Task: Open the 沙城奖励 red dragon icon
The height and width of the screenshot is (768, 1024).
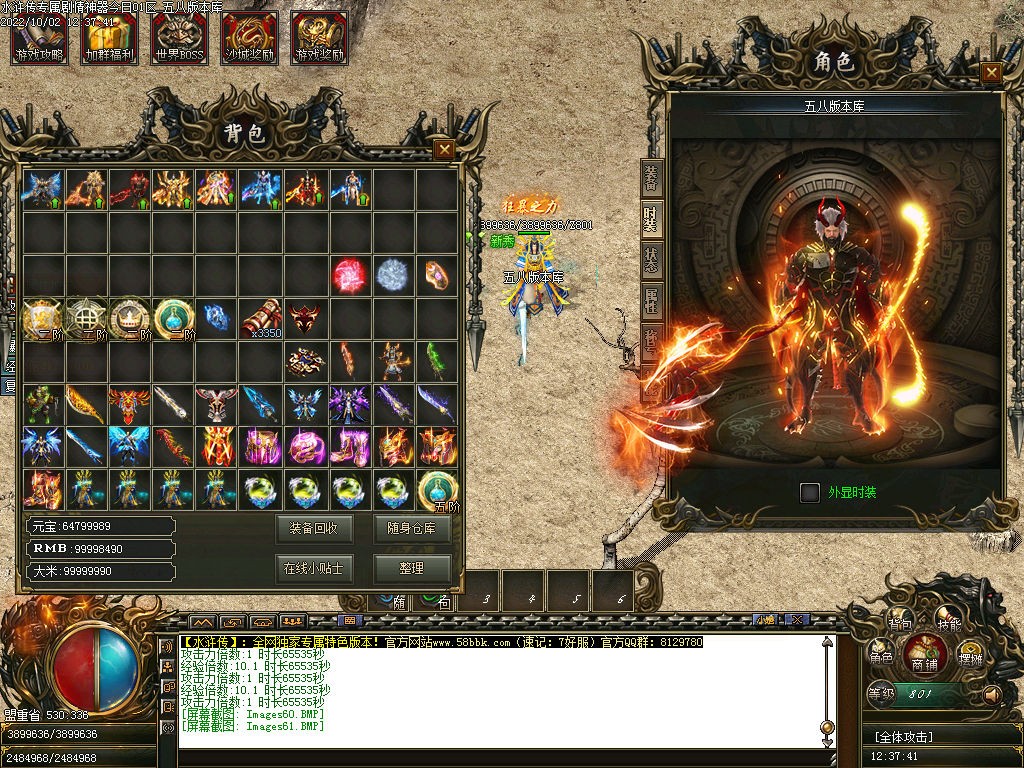Action: pos(250,38)
